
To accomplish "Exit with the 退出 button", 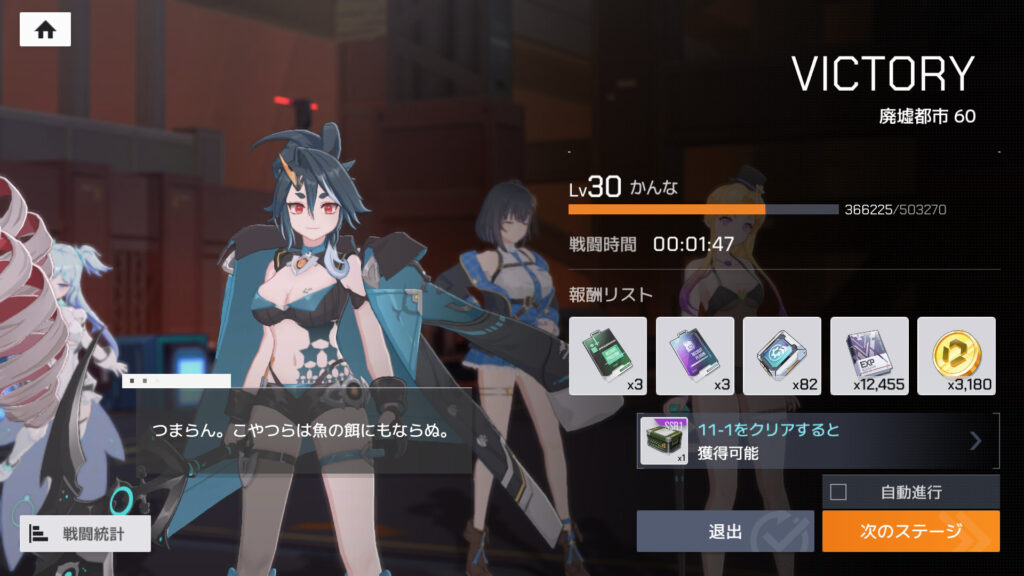I will coord(726,531).
